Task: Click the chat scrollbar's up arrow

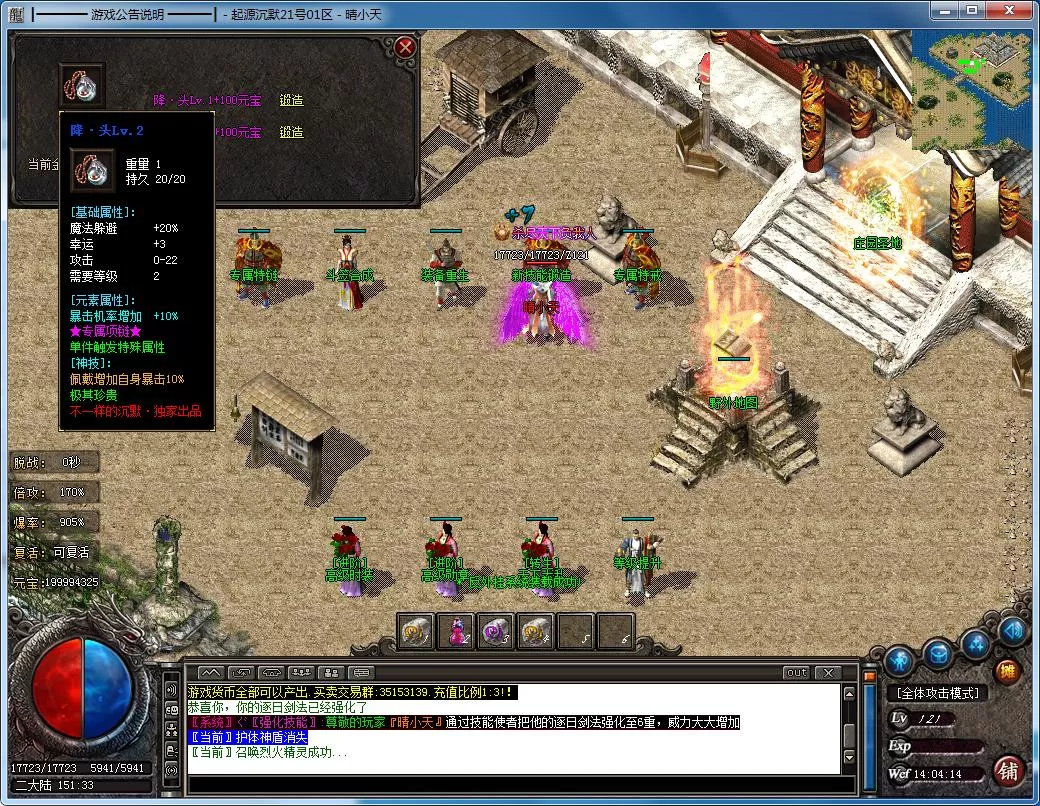Action: coord(849,692)
